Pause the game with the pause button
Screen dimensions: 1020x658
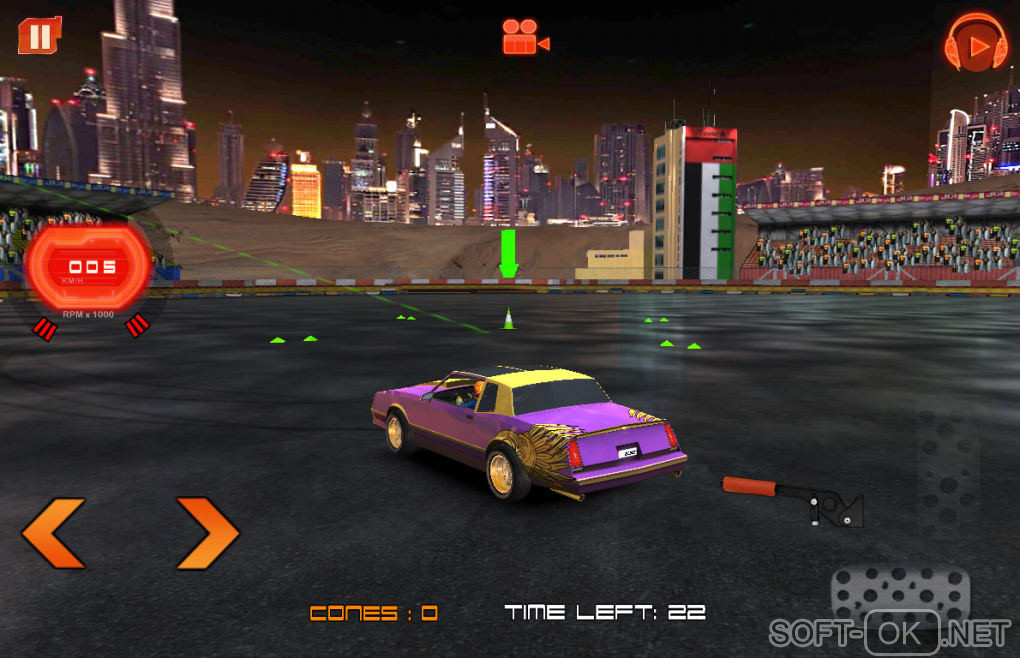tap(39, 36)
